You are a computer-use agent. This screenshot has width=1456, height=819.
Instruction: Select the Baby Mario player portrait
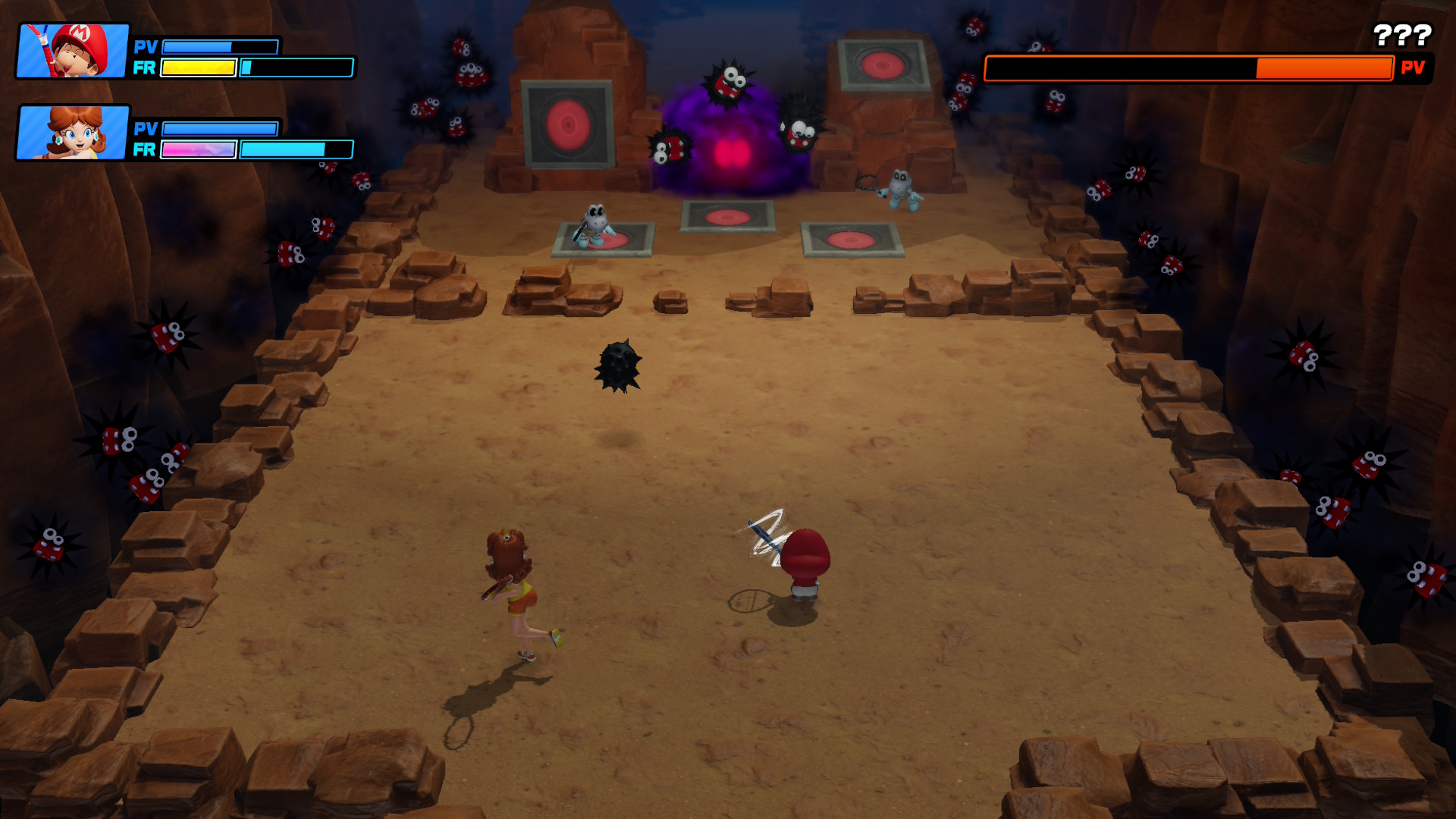coord(73,51)
